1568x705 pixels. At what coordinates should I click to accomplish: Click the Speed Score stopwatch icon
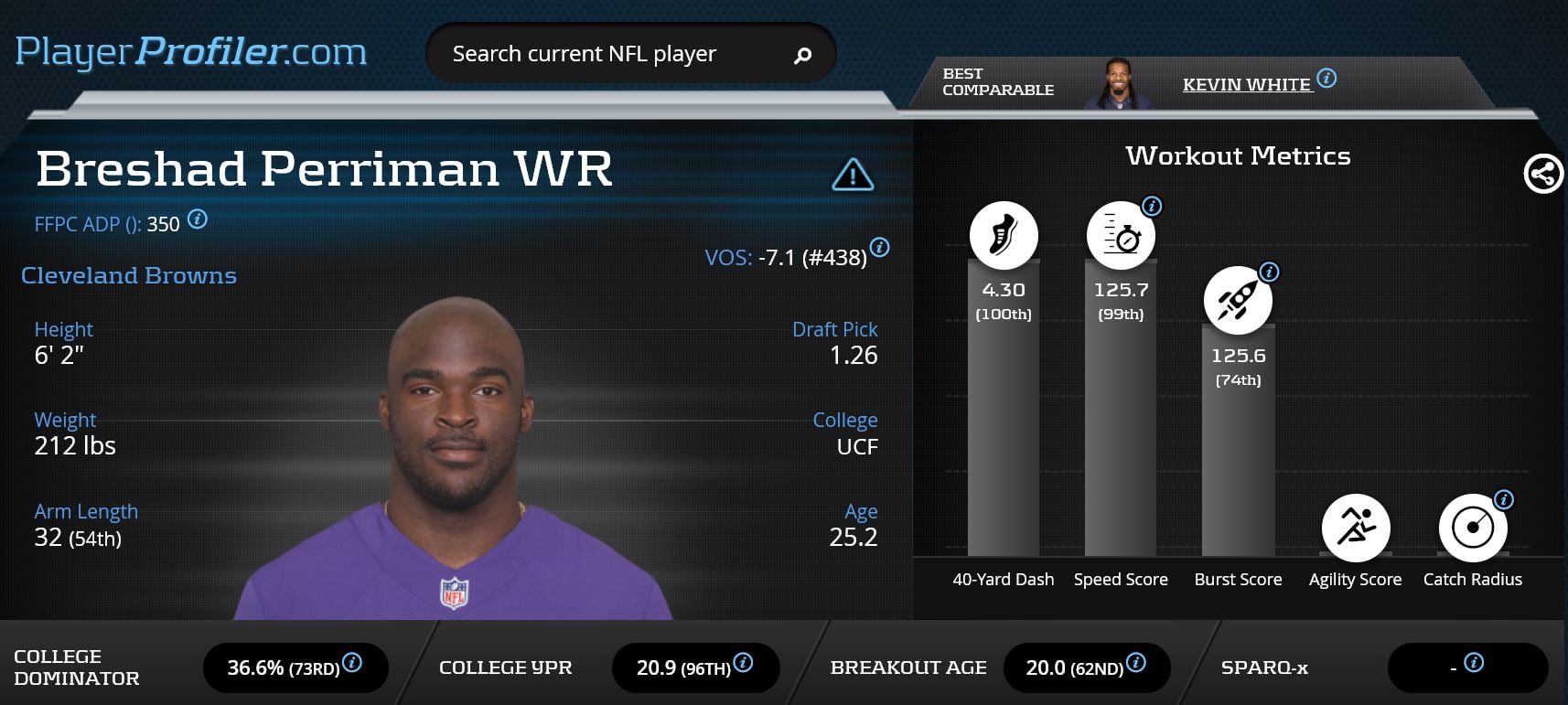(x=1121, y=235)
